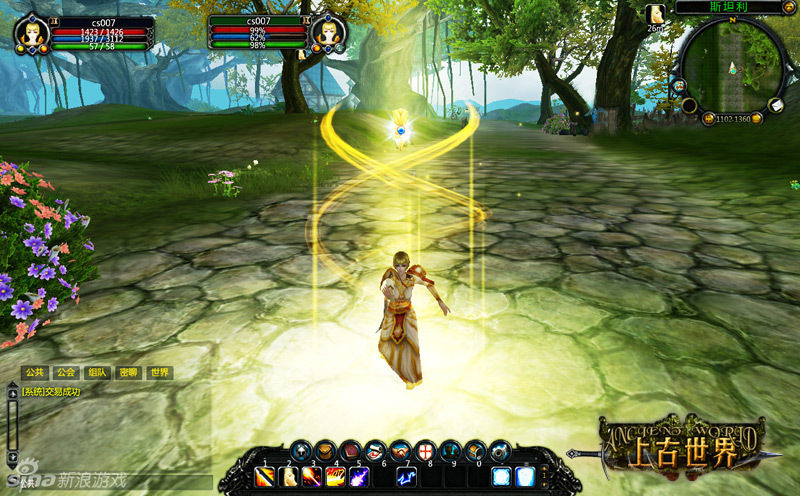The width and height of the screenshot is (800, 496).
Task: Click the red cross shield menu icon
Action: [x=426, y=451]
